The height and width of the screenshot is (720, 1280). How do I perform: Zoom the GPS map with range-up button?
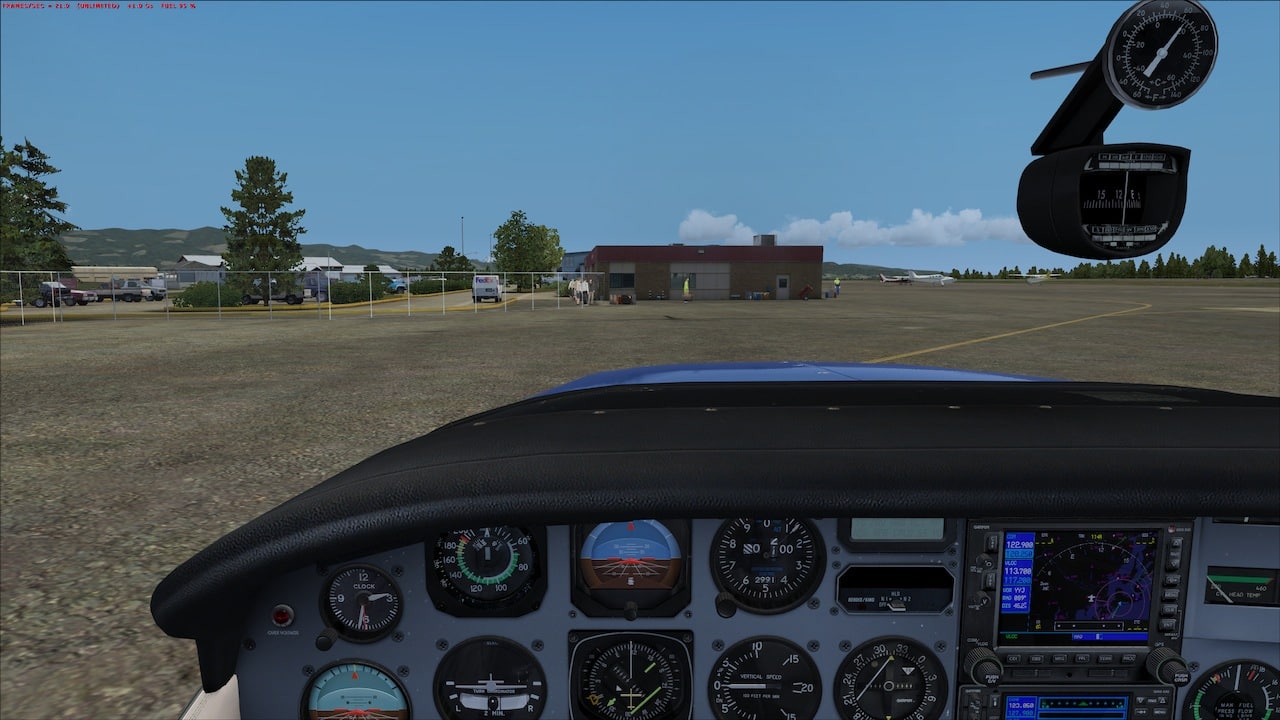pyautogui.click(x=1175, y=541)
